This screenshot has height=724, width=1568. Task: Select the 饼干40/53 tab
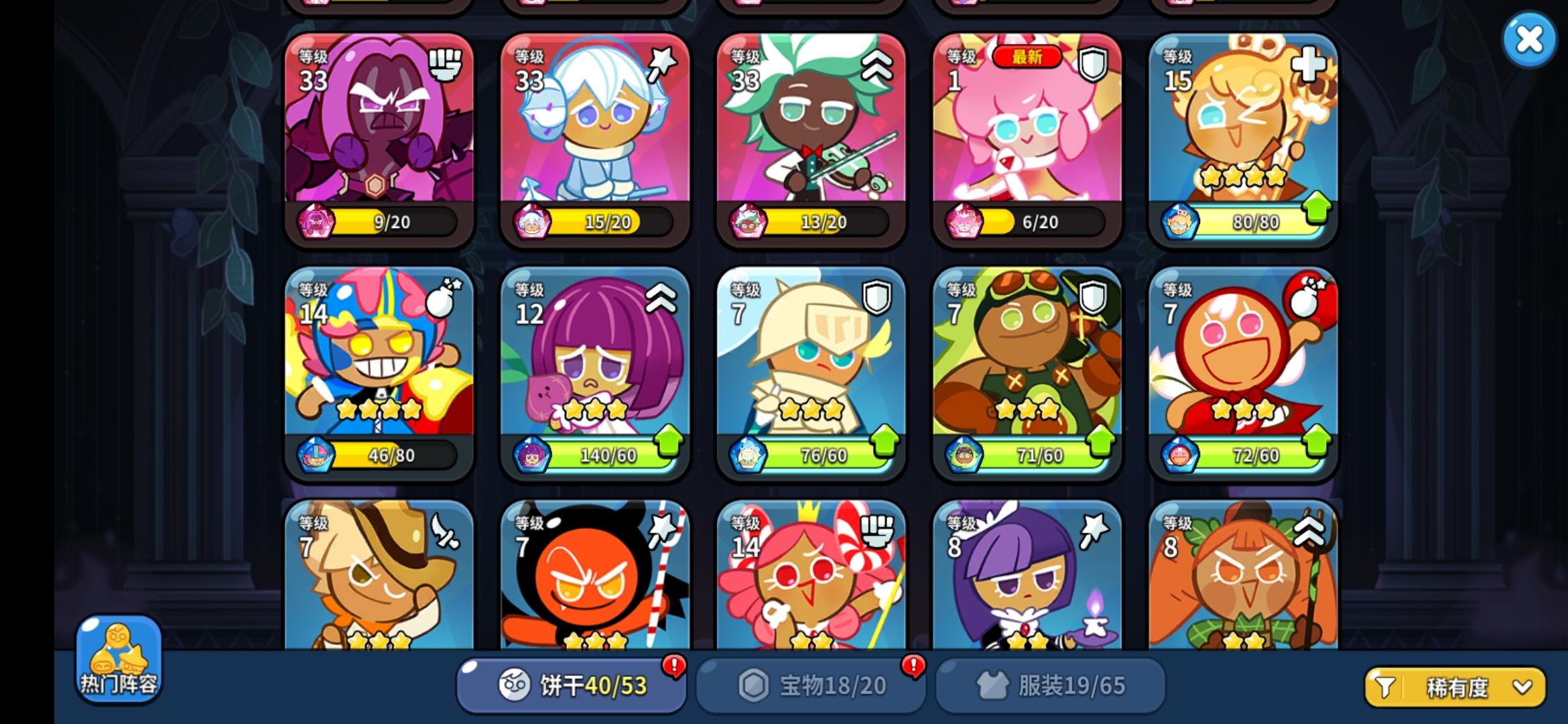coord(573,685)
